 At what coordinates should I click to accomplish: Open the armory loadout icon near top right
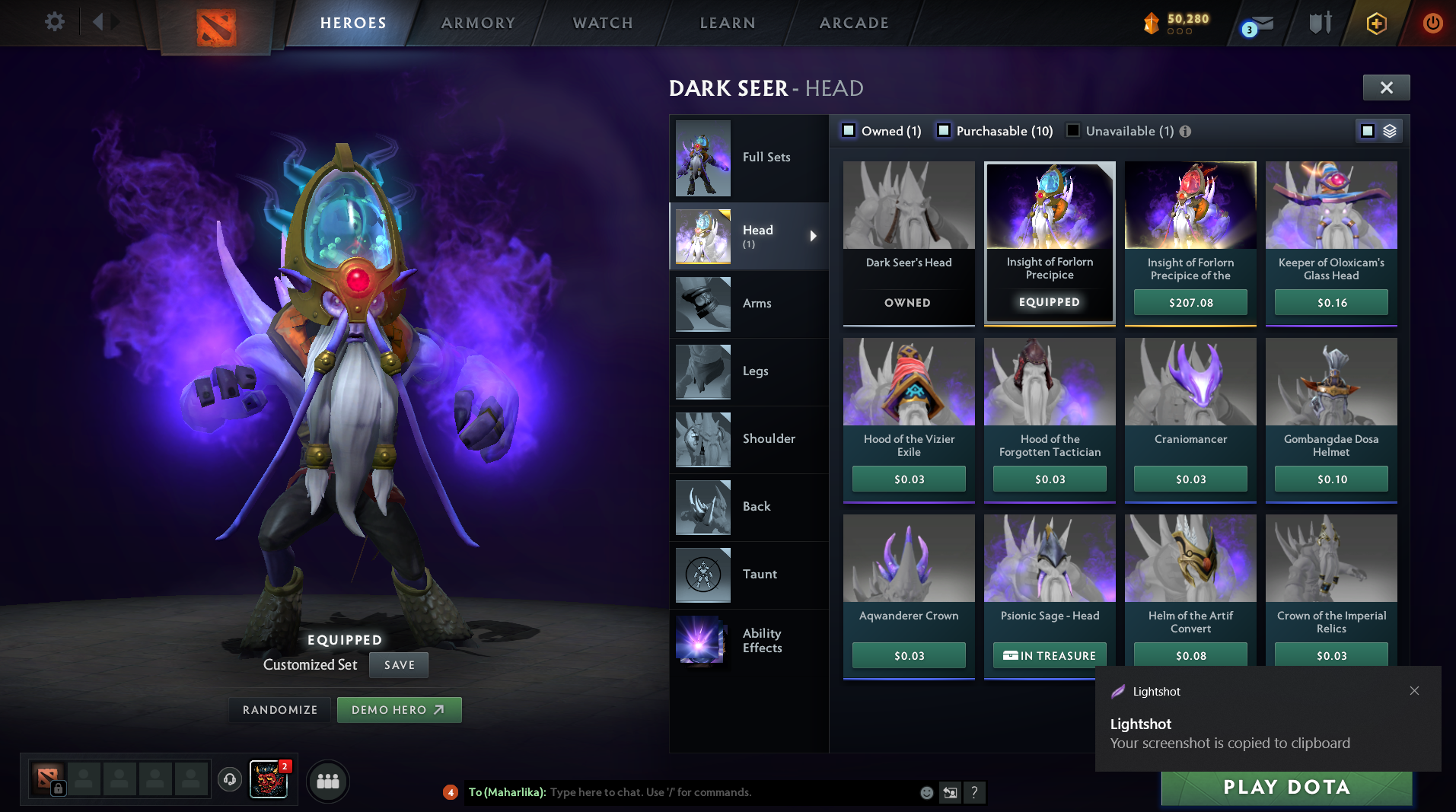pos(1318,23)
